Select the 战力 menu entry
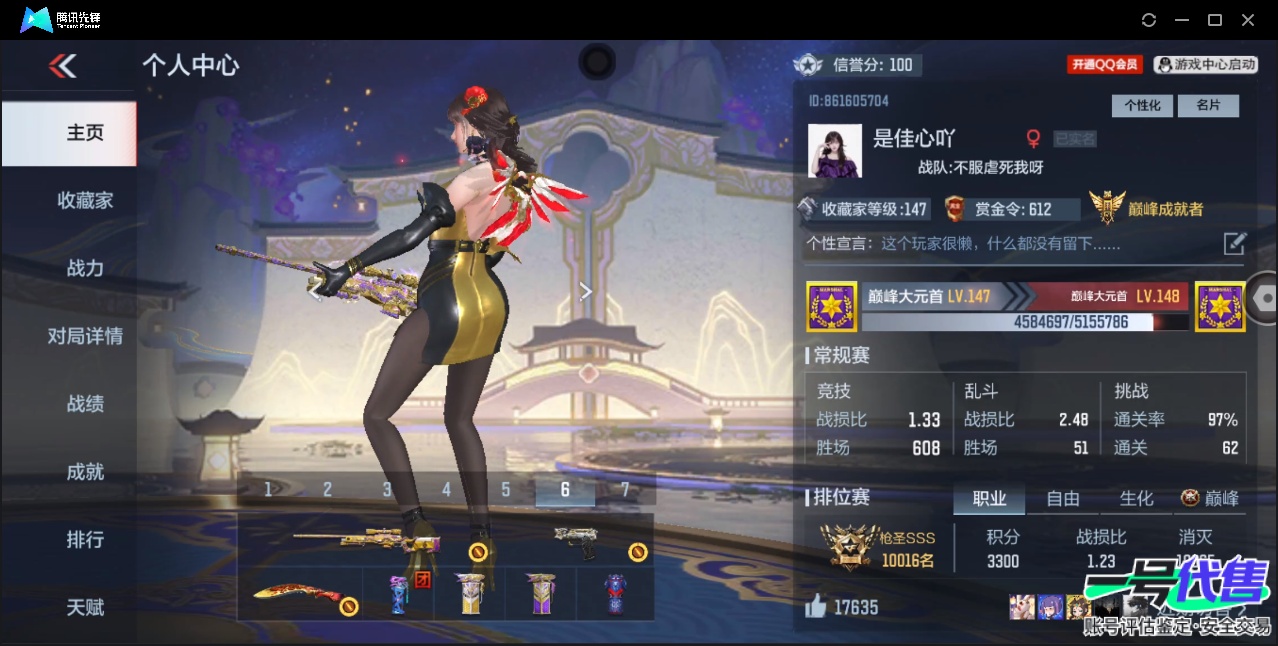 pos(85,268)
